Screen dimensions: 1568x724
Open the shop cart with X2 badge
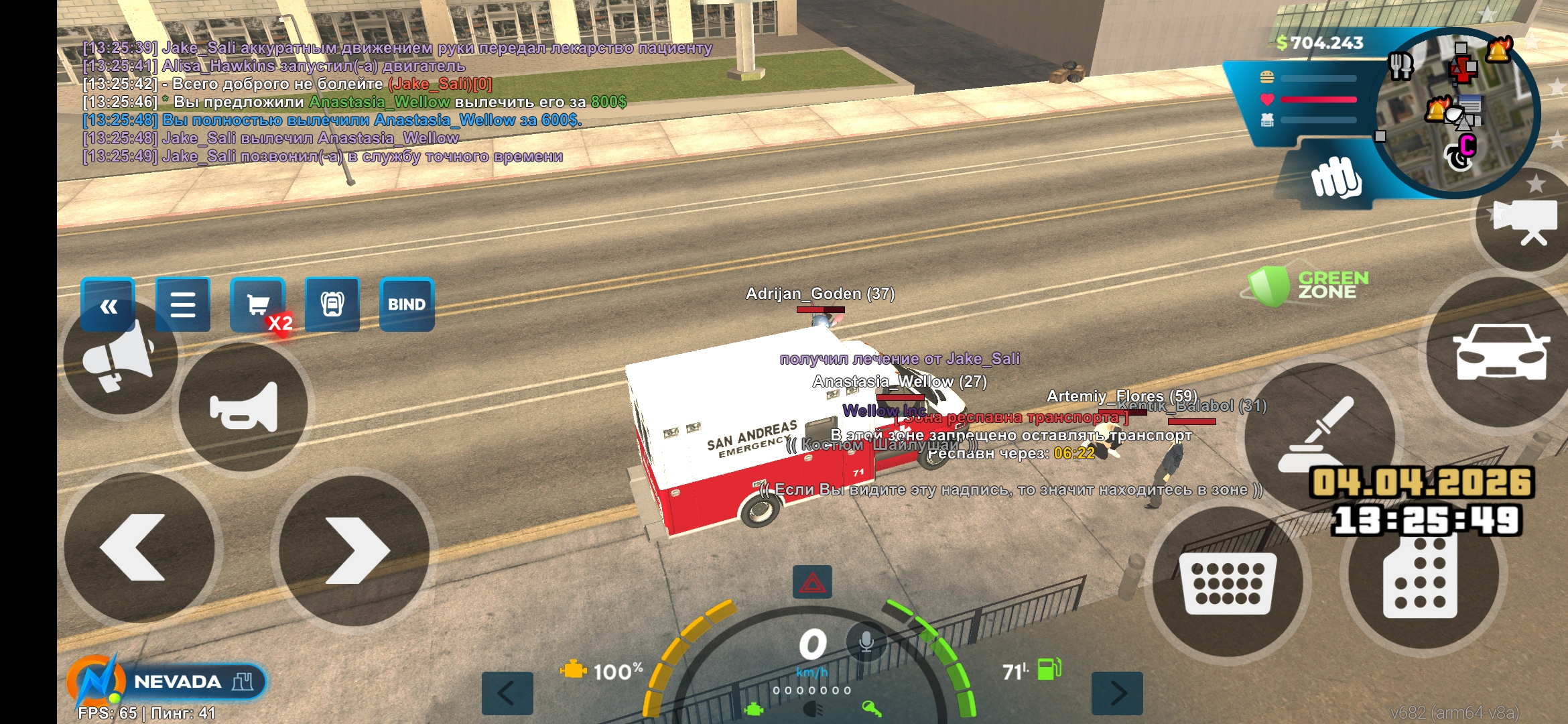(x=258, y=305)
